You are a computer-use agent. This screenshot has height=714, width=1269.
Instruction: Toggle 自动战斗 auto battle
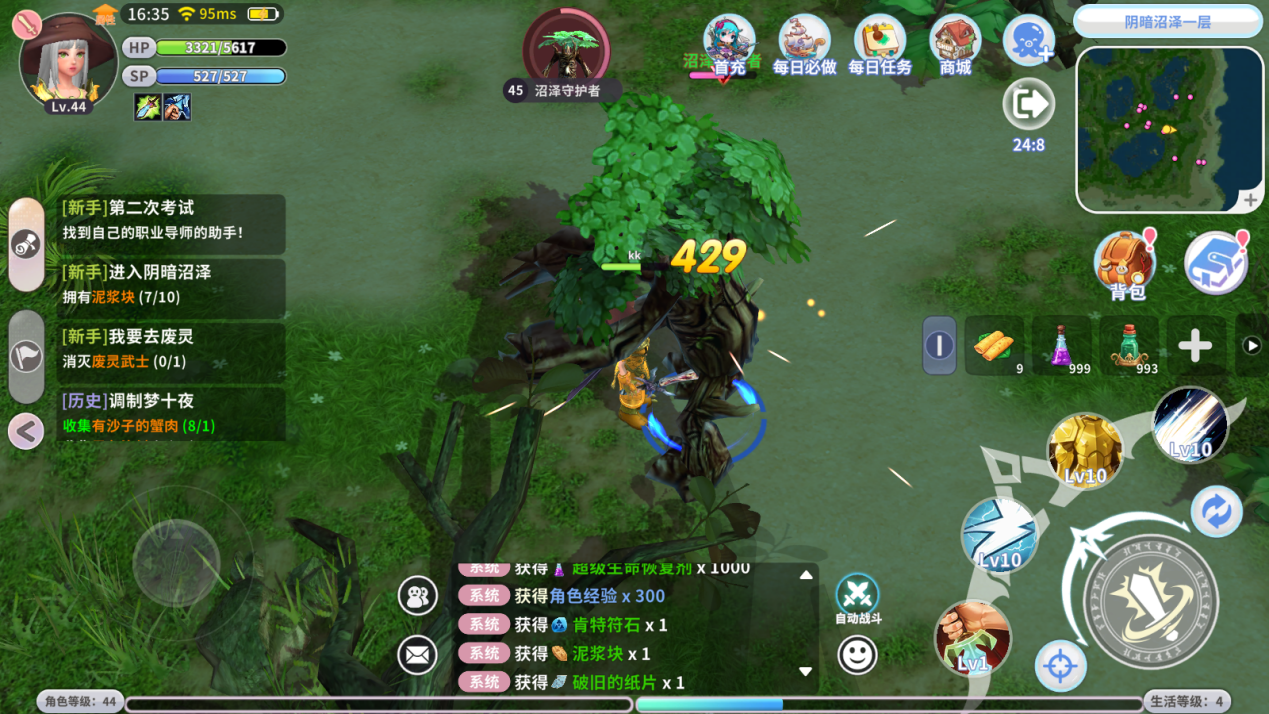(857, 596)
